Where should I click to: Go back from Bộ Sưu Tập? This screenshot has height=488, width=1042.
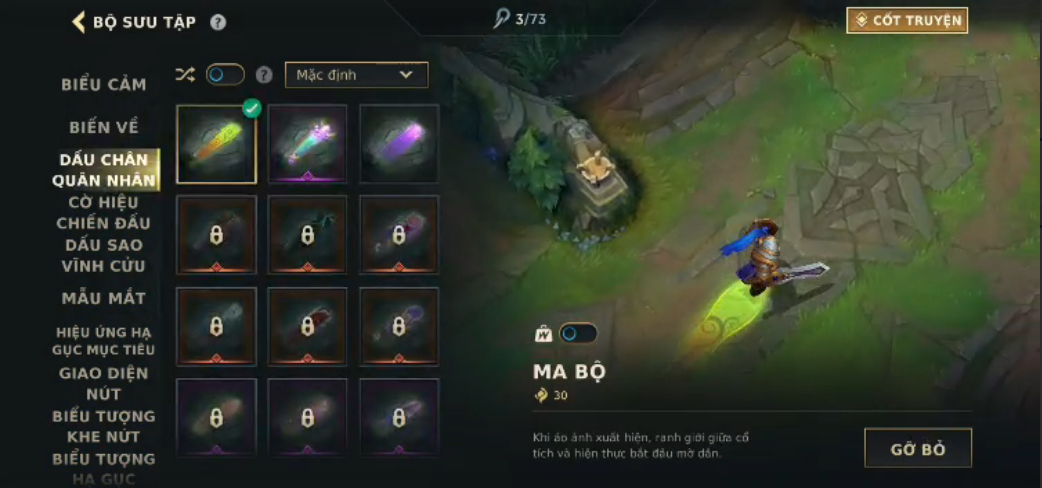click(x=78, y=21)
